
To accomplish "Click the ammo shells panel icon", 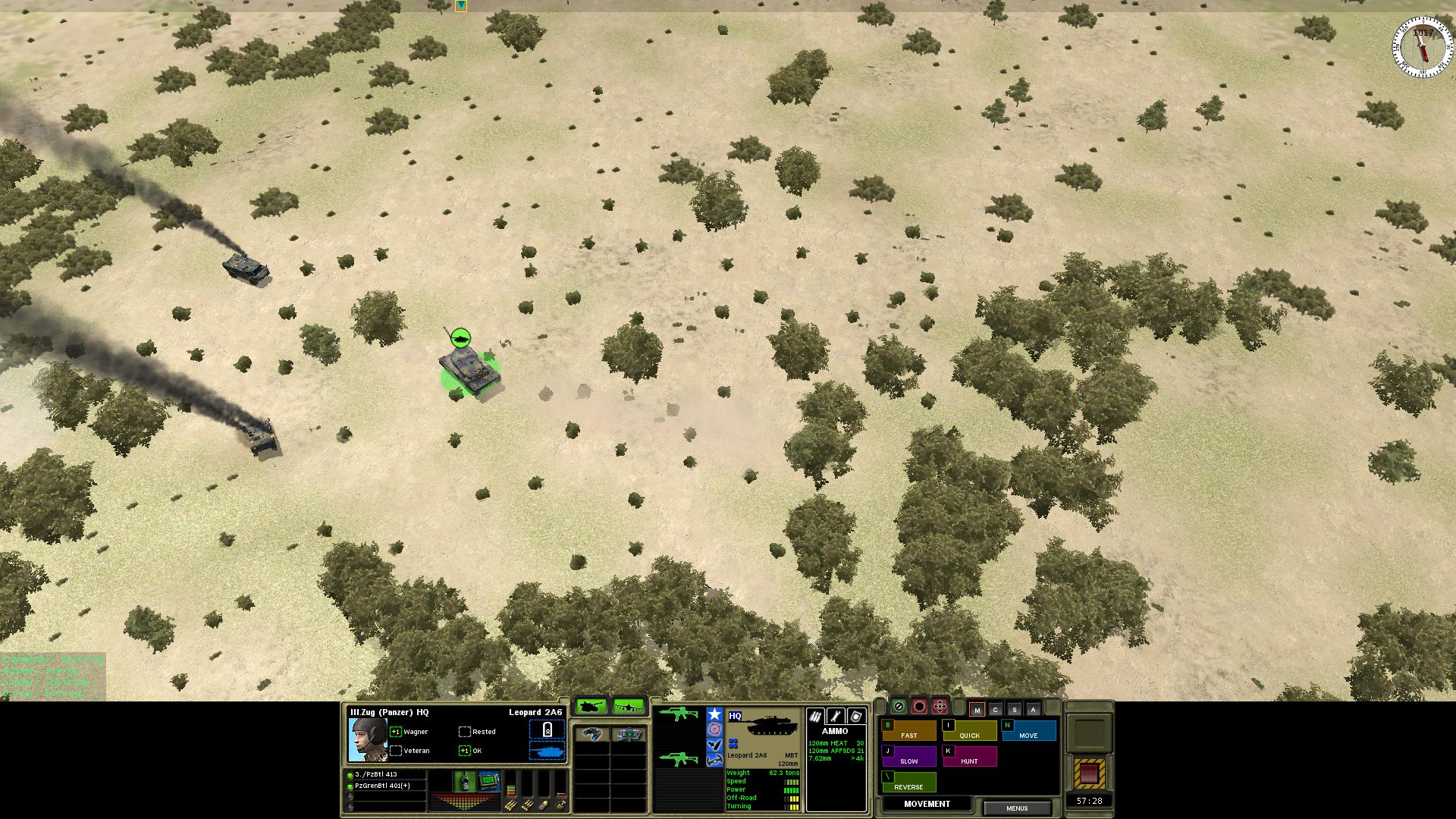I will pyautogui.click(x=815, y=716).
